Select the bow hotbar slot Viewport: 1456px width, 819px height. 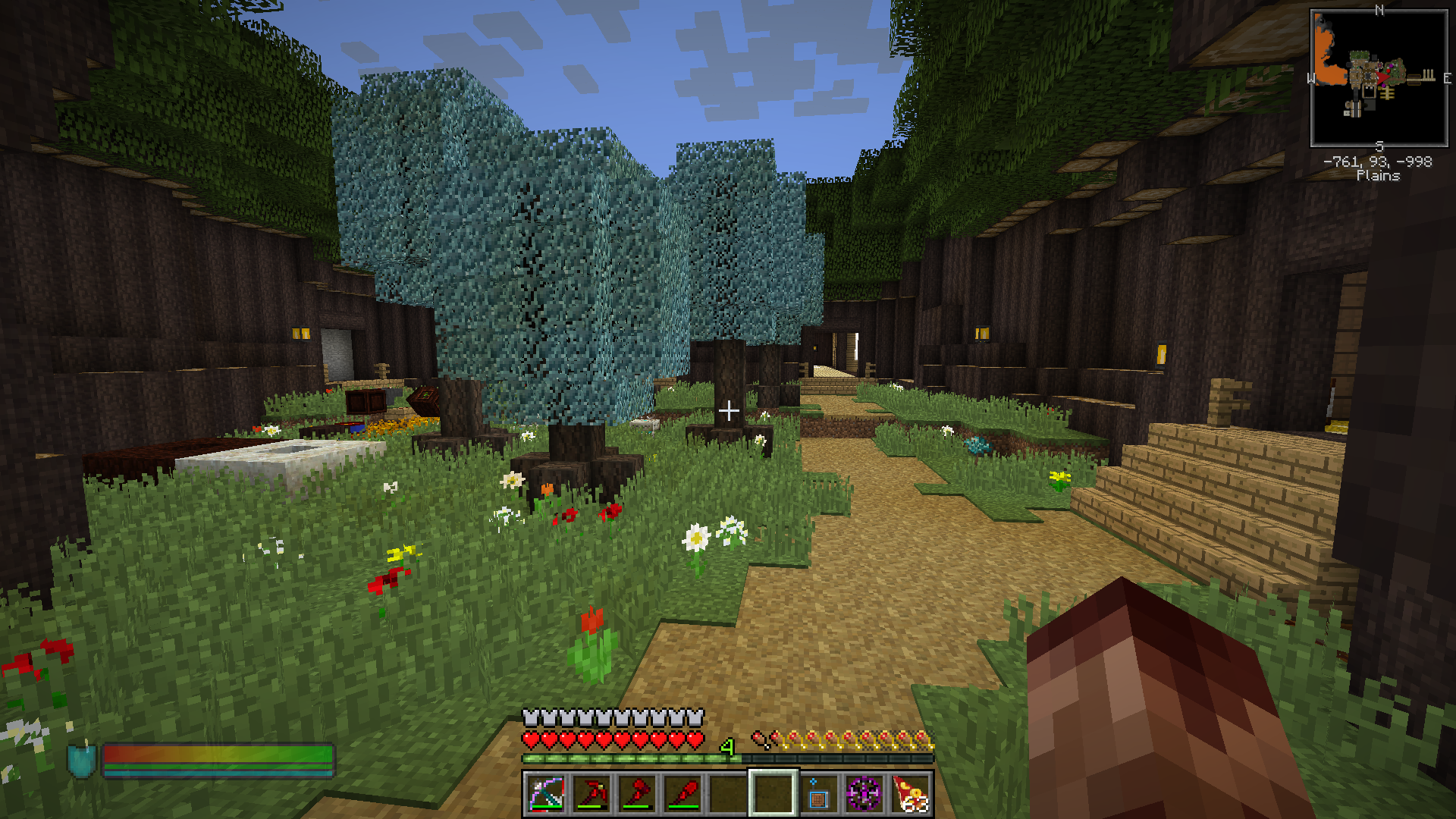click(x=545, y=794)
